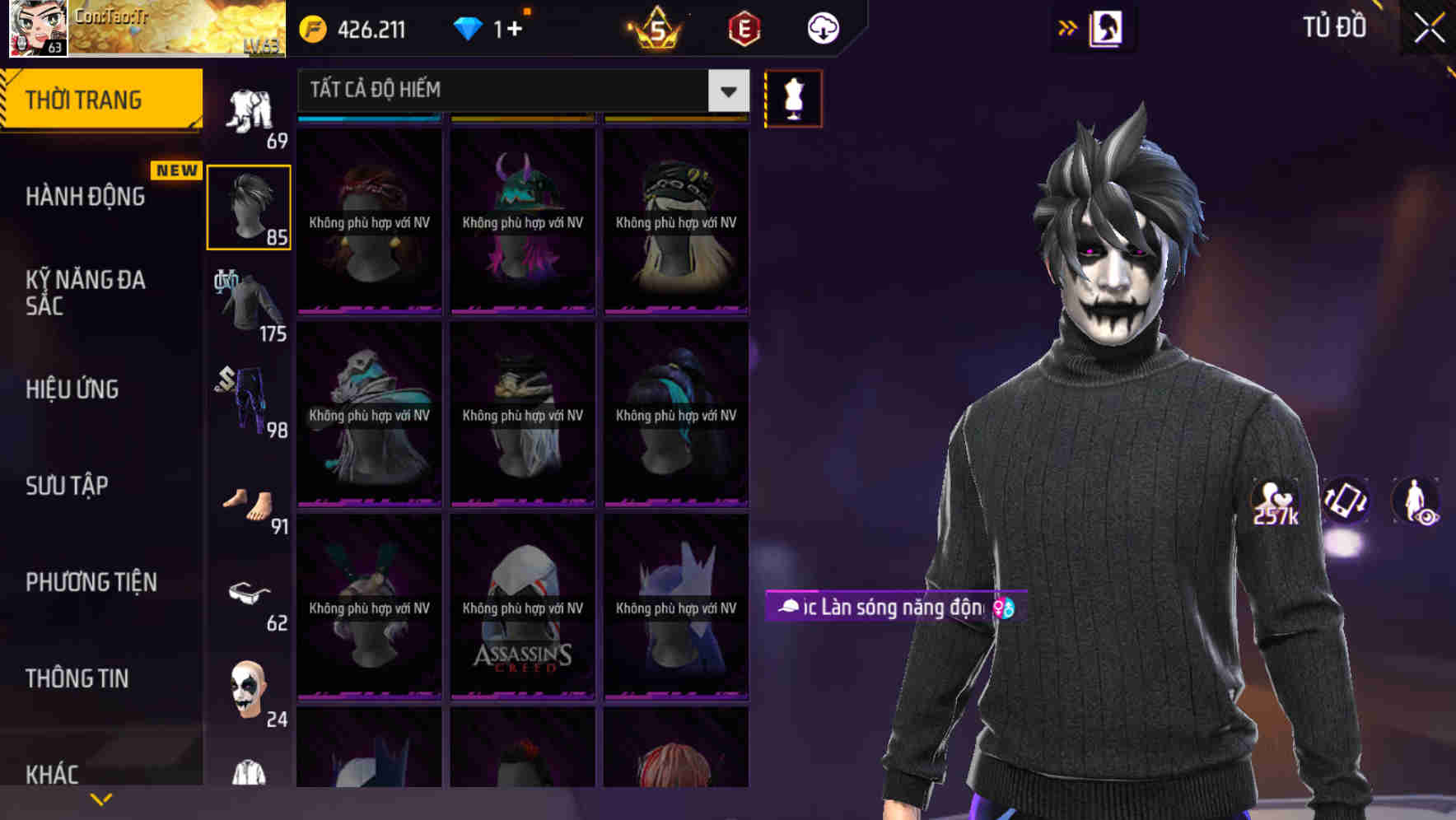
Task: Select the hair category slot showing 85 items
Action: [x=249, y=206]
